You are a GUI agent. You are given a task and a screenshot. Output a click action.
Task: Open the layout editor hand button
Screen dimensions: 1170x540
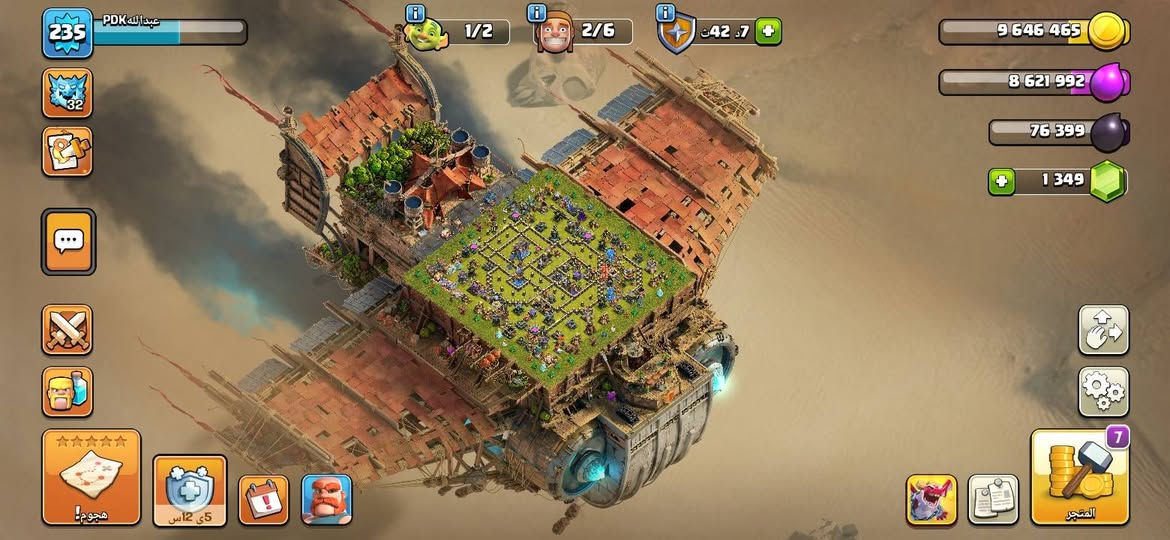(x=1103, y=330)
